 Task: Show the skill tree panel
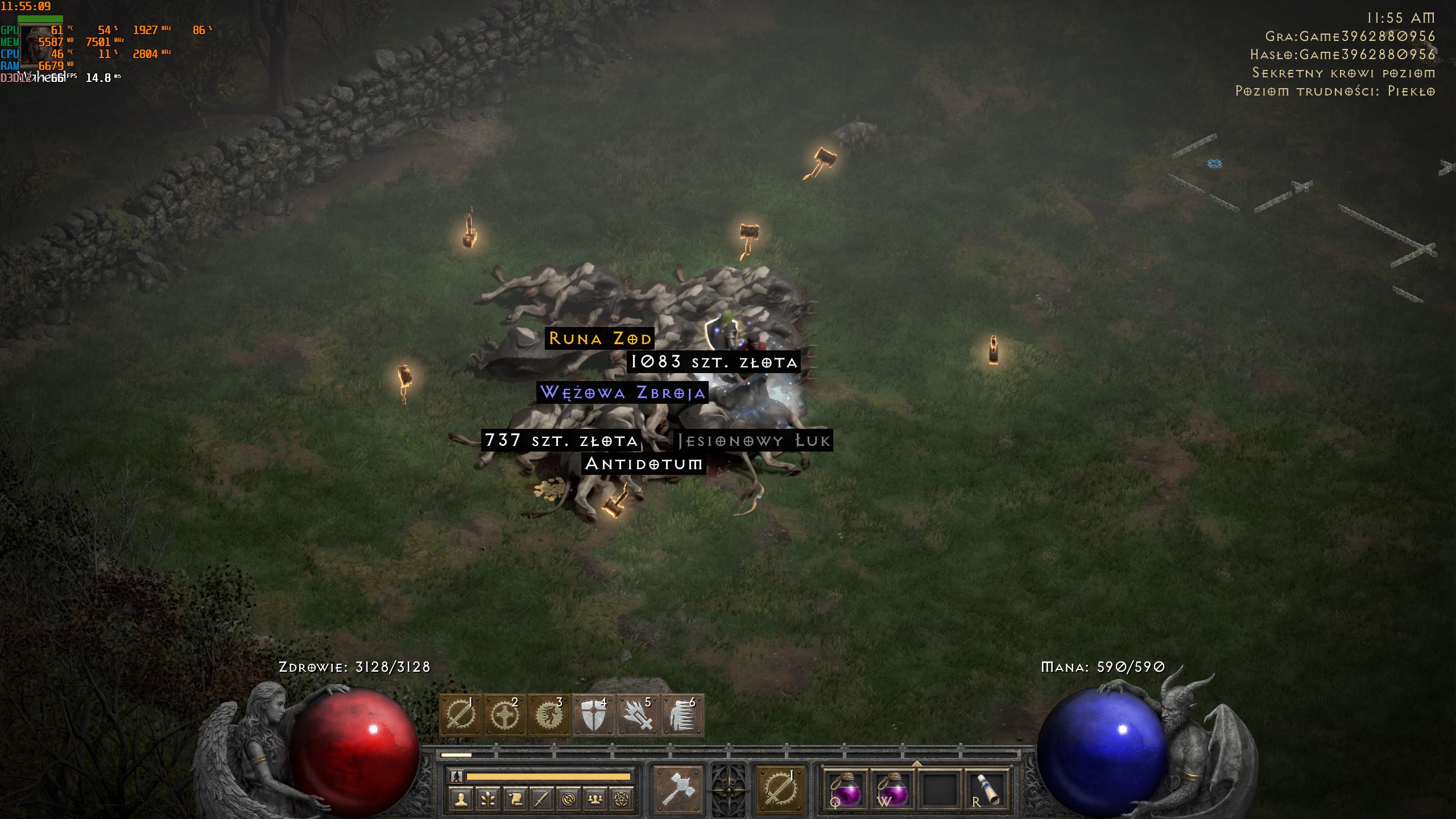click(x=488, y=800)
